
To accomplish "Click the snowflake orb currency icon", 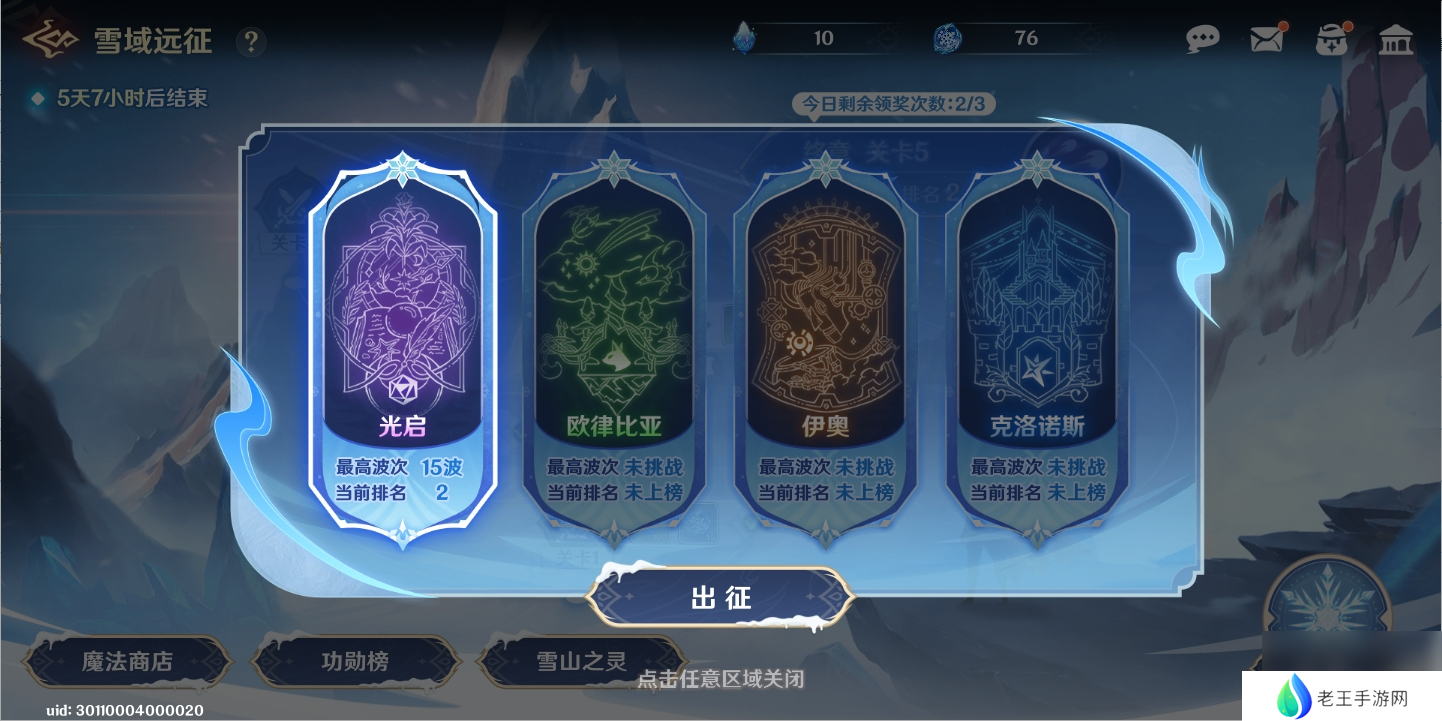I will [x=949, y=37].
